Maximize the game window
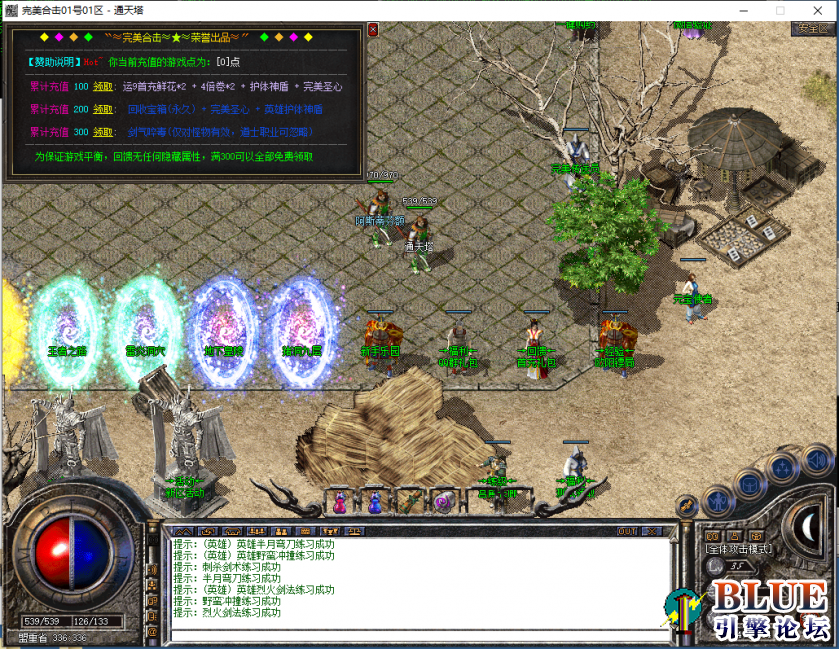The width and height of the screenshot is (839, 649). click(780, 10)
